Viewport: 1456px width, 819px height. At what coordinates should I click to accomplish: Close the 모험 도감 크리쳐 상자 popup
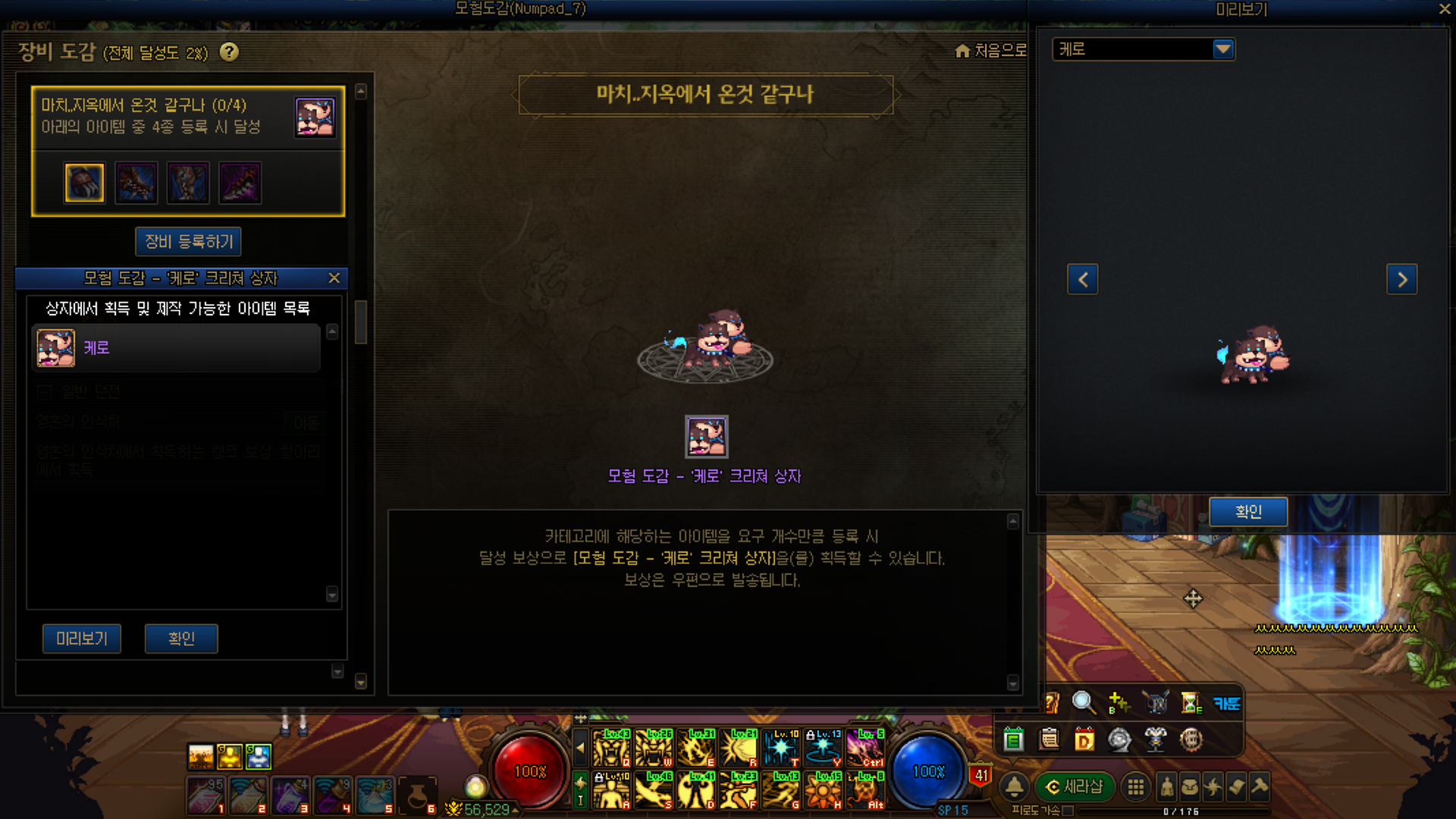[x=334, y=278]
